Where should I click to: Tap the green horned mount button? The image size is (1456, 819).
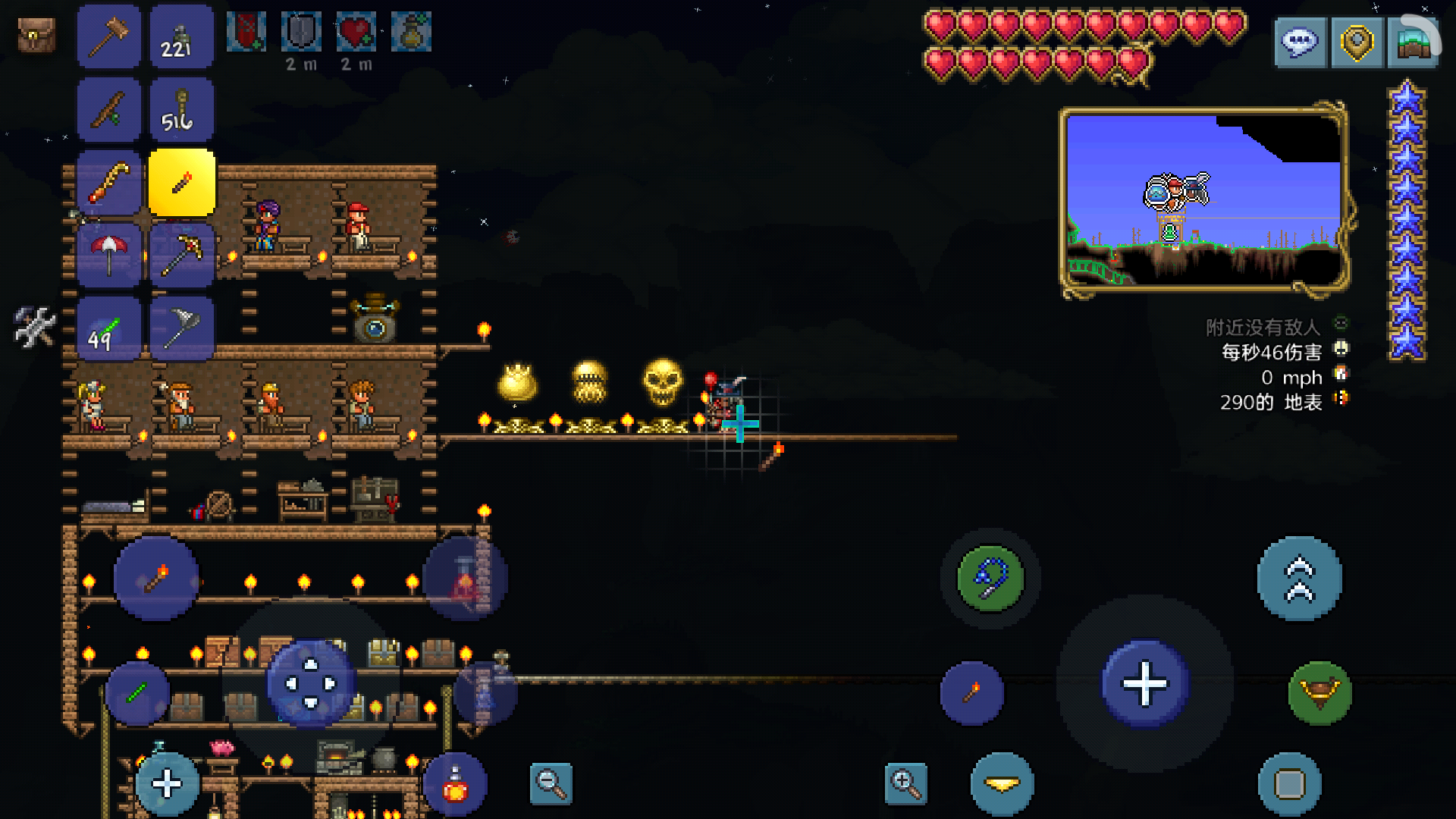1319,692
